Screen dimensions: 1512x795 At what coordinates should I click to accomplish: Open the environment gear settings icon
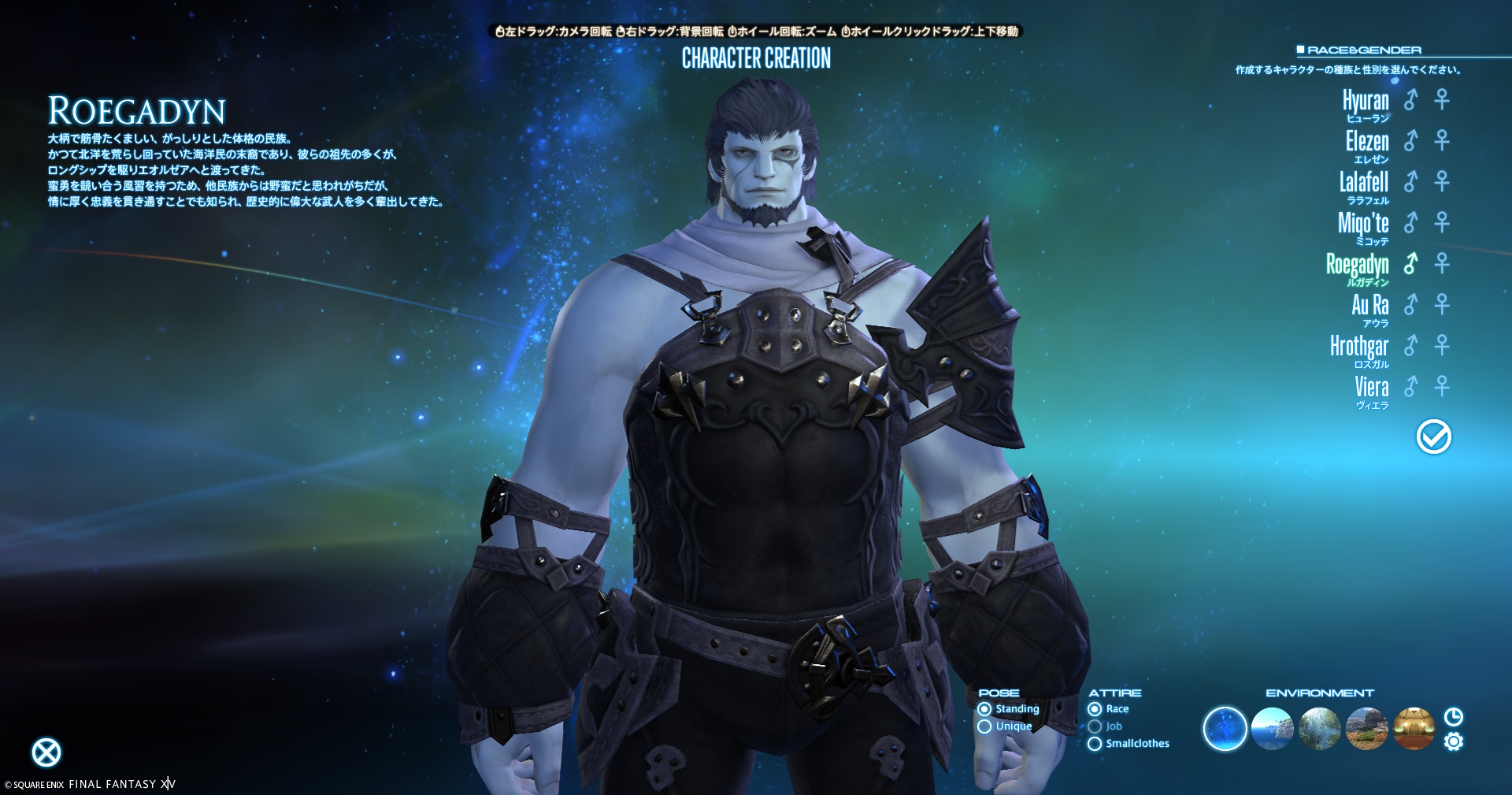(1454, 742)
